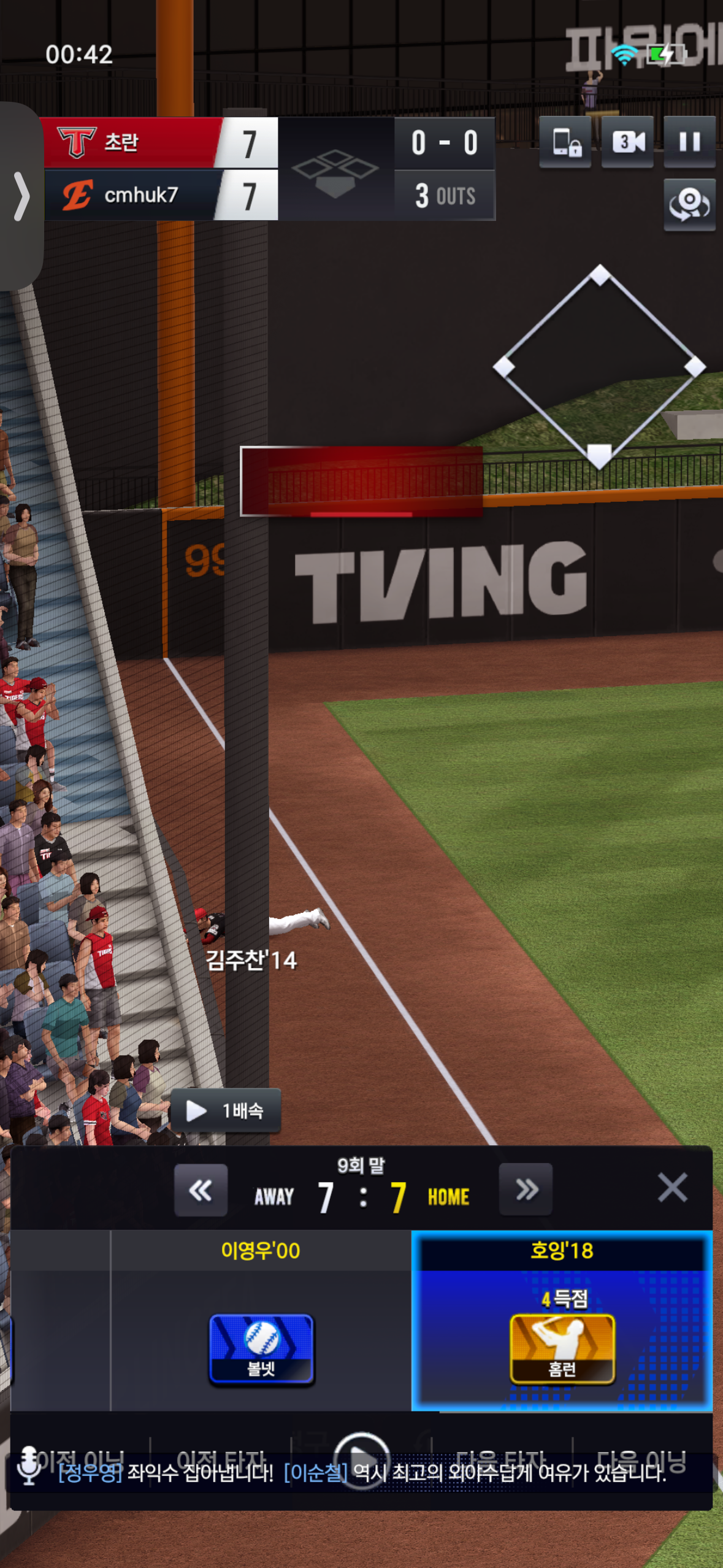723x1568 pixels.
Task: Toggle the screen lock icon
Action: [x=565, y=142]
